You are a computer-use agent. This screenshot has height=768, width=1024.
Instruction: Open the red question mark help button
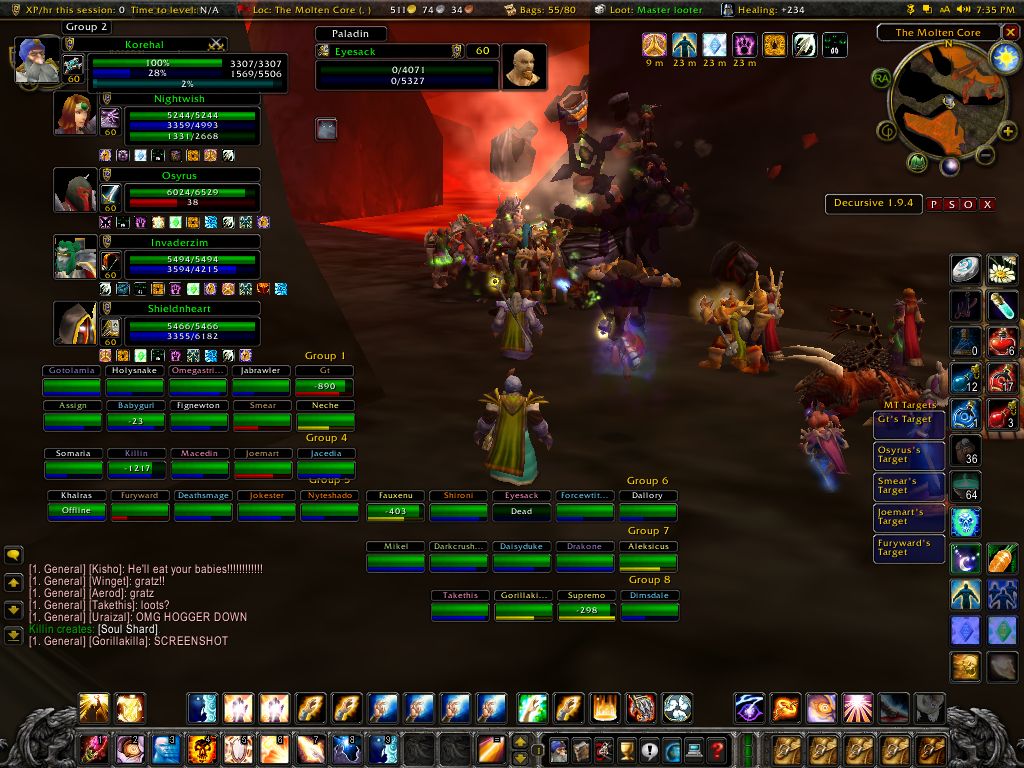point(717,749)
